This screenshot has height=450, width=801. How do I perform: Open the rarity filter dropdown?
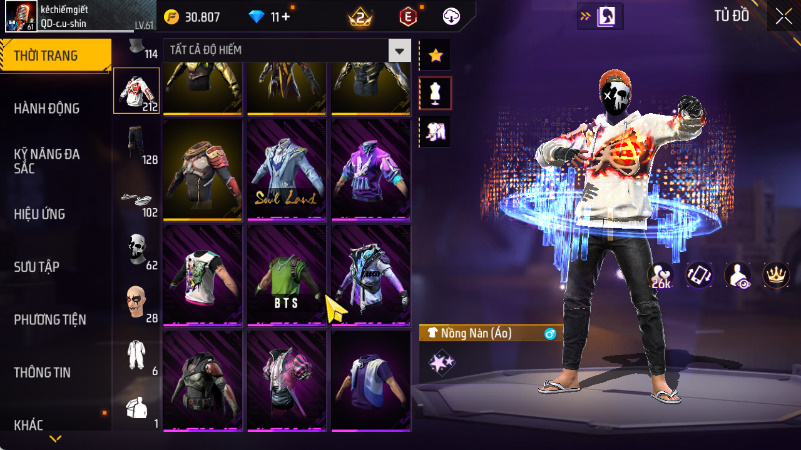399,50
